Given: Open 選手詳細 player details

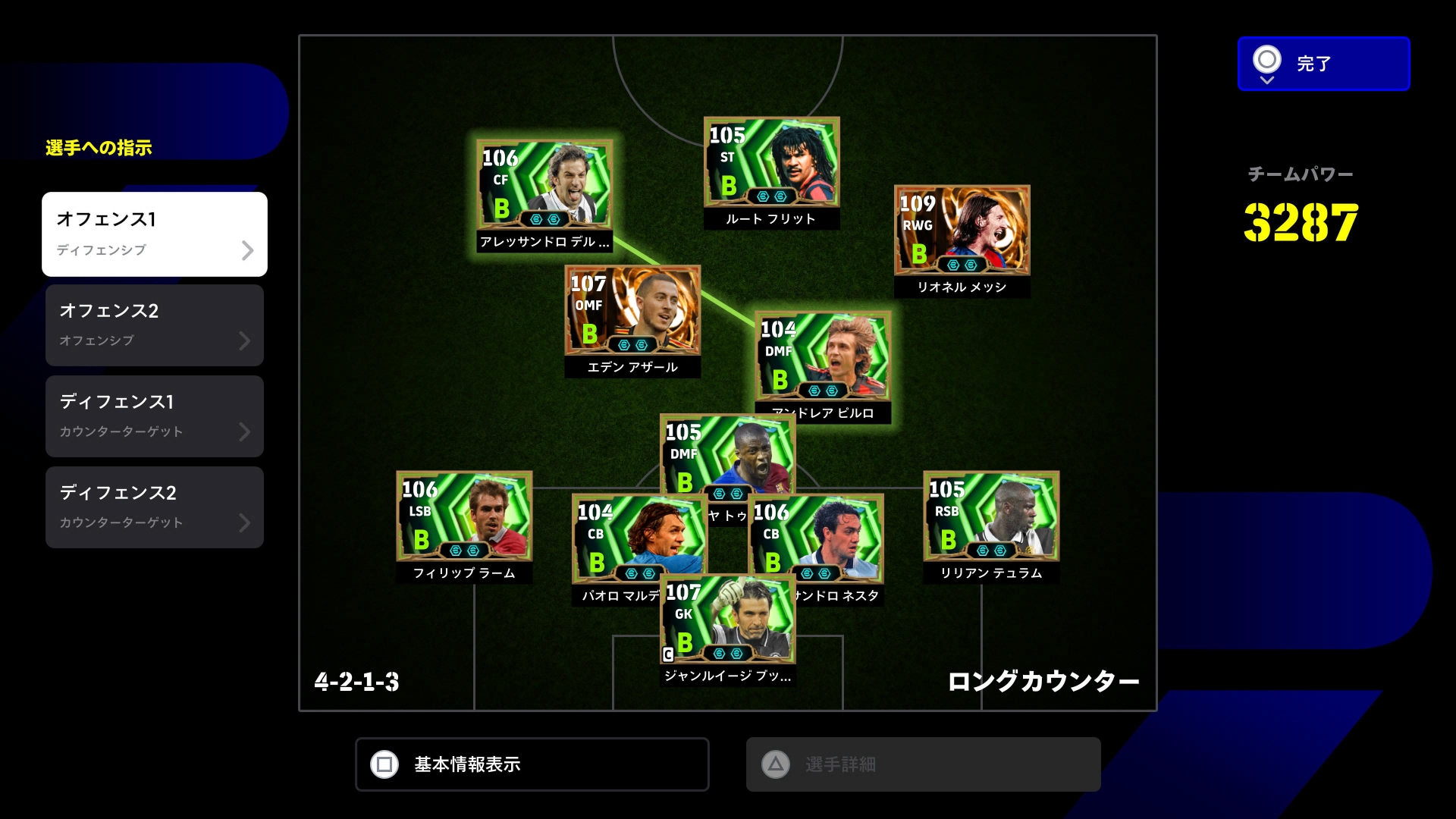Looking at the screenshot, I should click(923, 764).
